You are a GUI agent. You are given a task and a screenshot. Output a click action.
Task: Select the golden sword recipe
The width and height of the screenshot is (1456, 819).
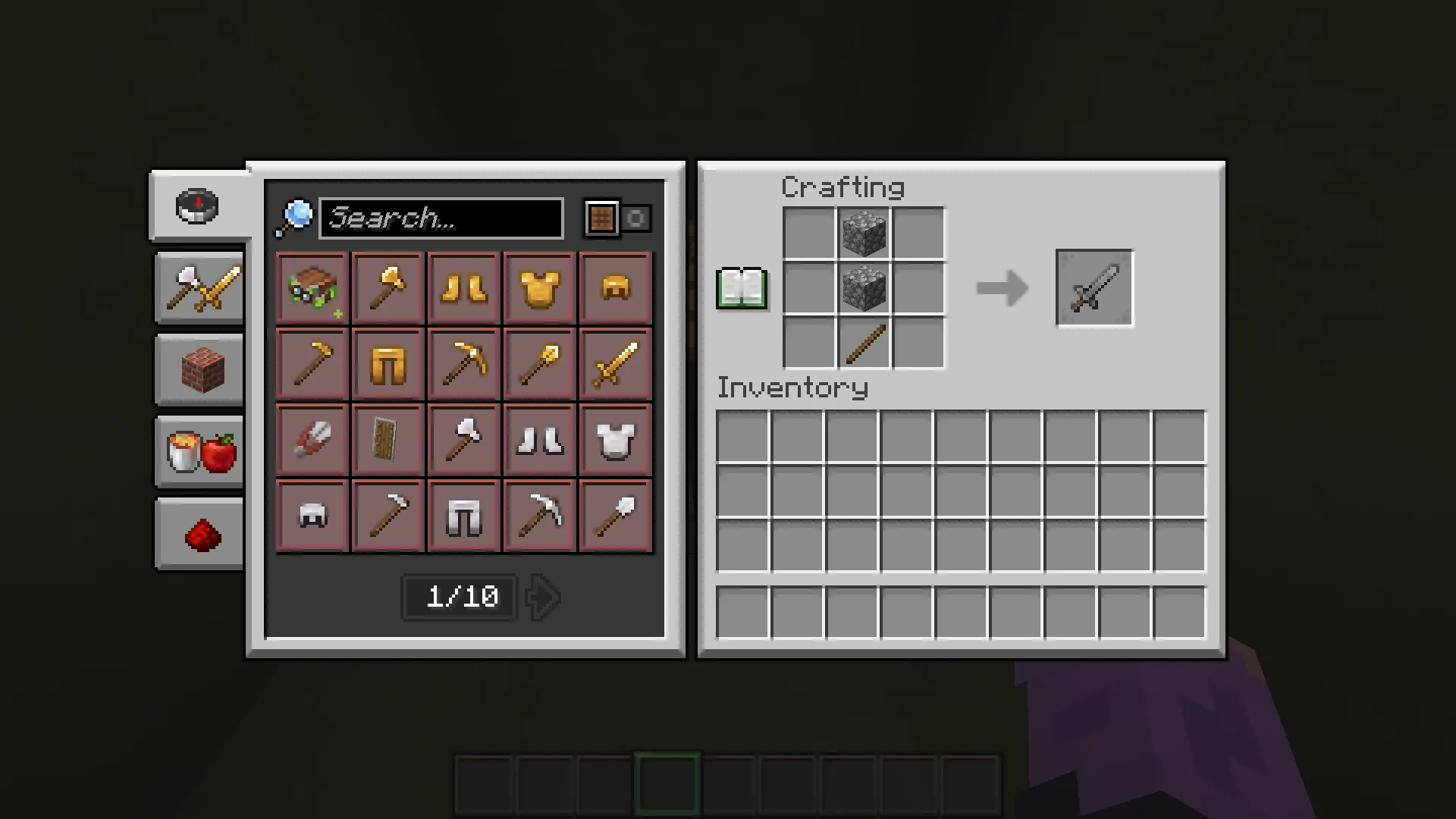tap(614, 364)
